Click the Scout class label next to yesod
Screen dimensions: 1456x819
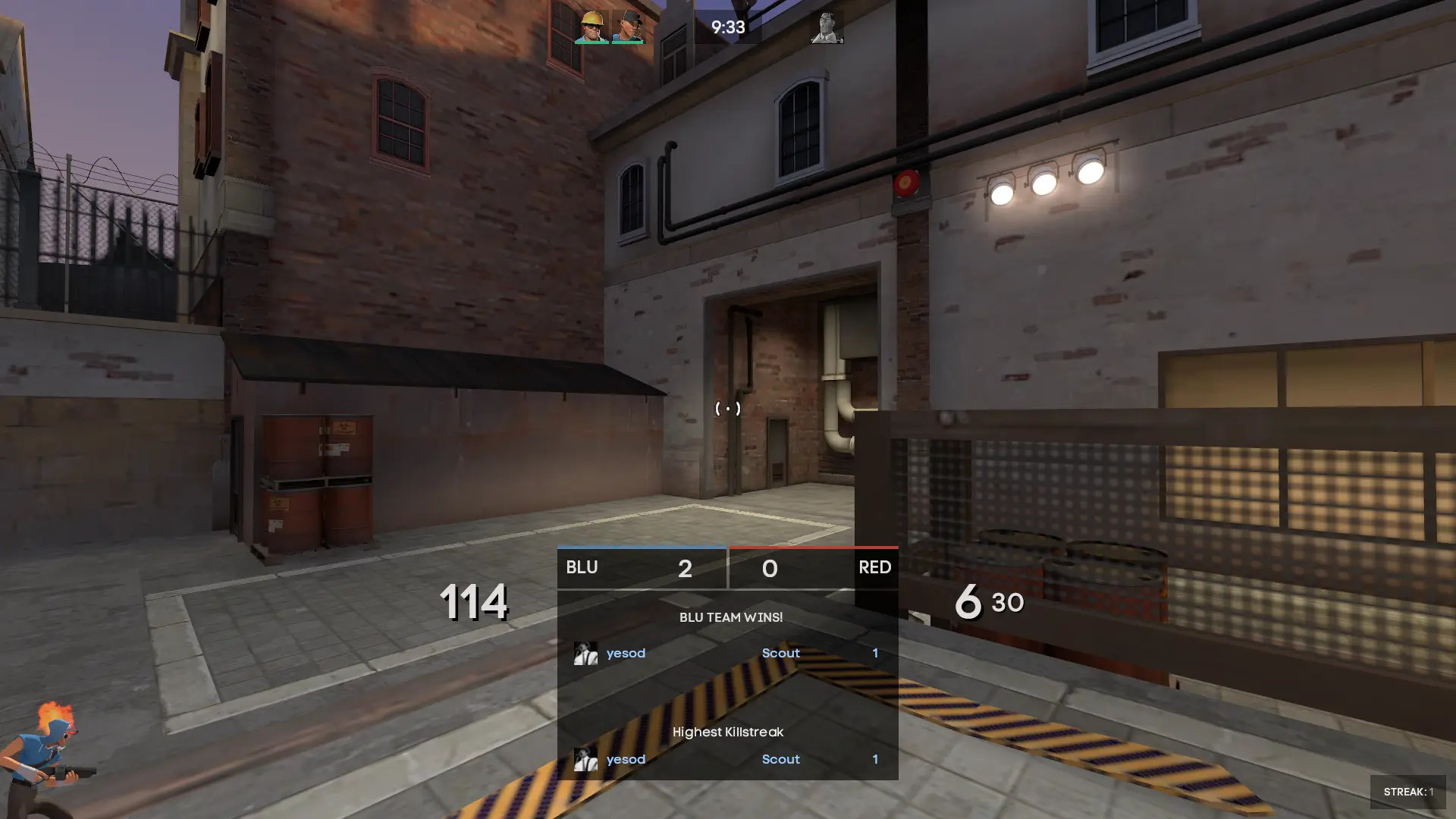[x=780, y=653]
